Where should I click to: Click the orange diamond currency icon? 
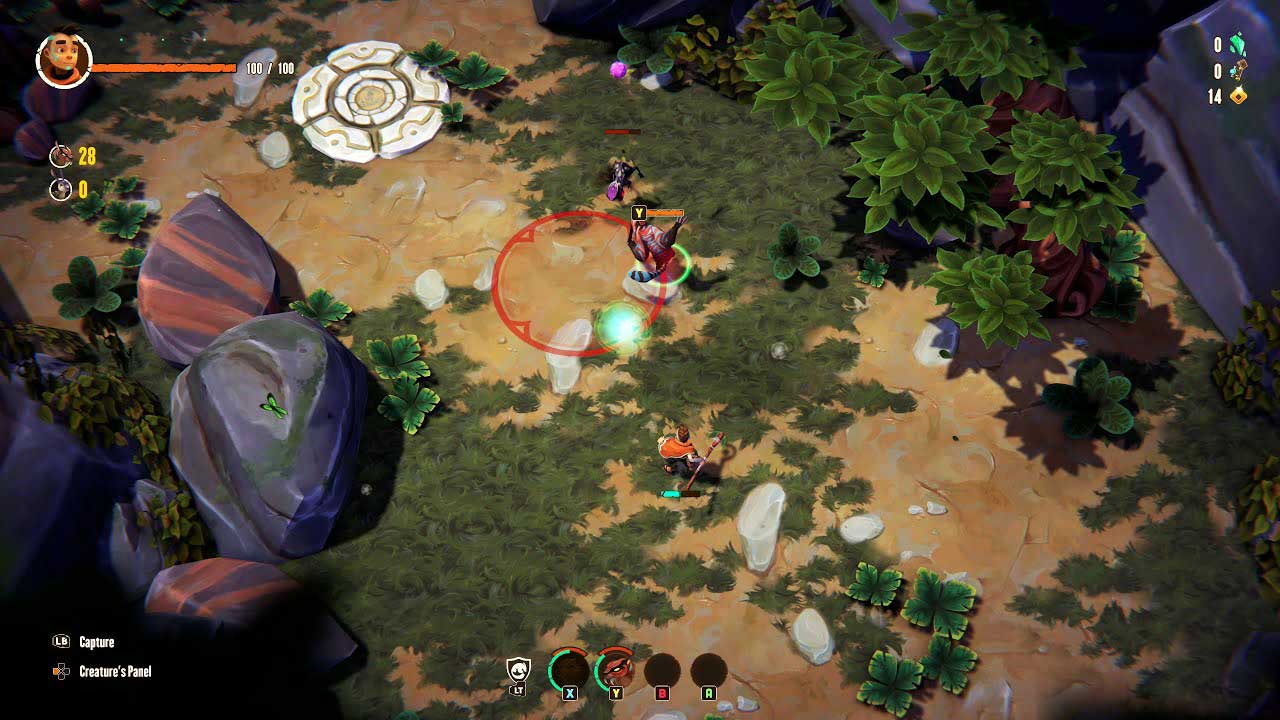coord(1238,96)
